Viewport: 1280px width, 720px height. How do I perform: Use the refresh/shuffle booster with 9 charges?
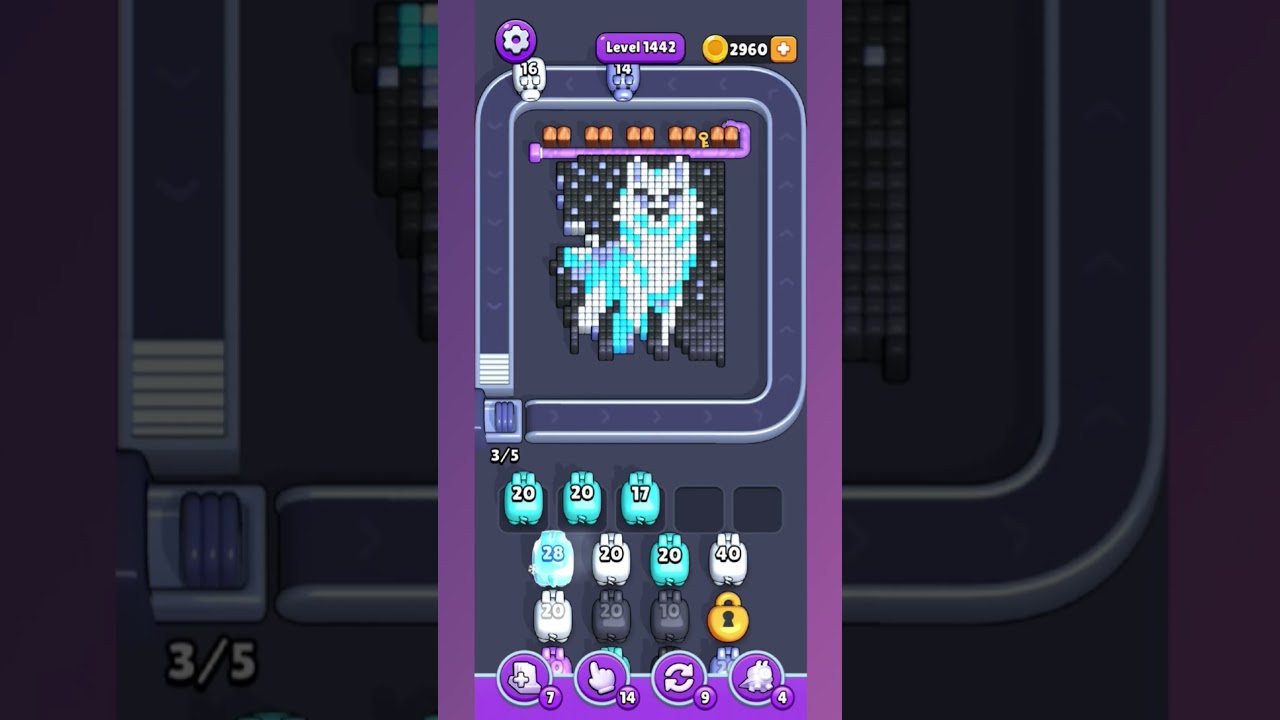point(678,677)
